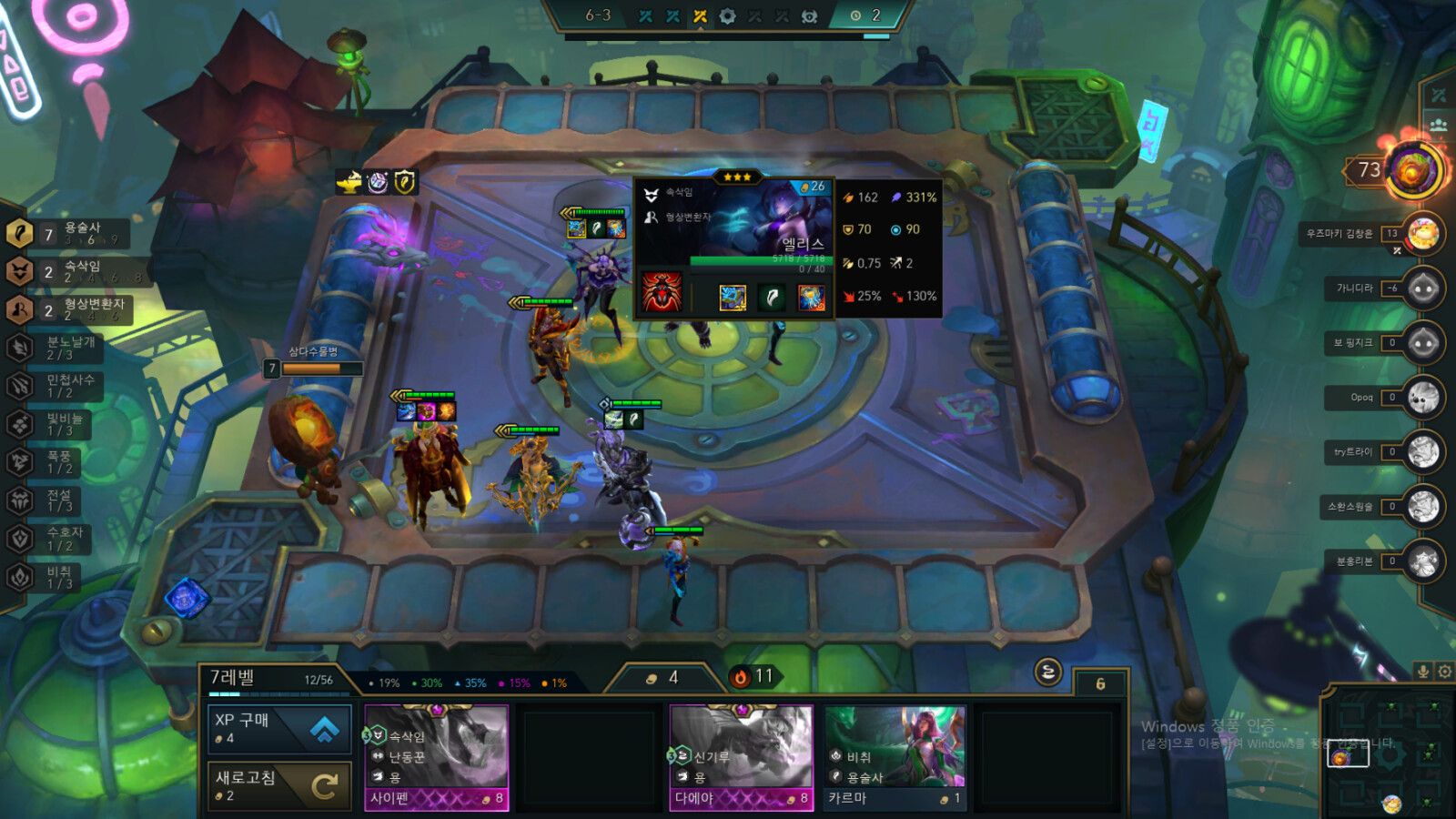Image resolution: width=1456 pixels, height=819 pixels.
Task: Refresh the shop with 새로고침
Action: click(279, 785)
